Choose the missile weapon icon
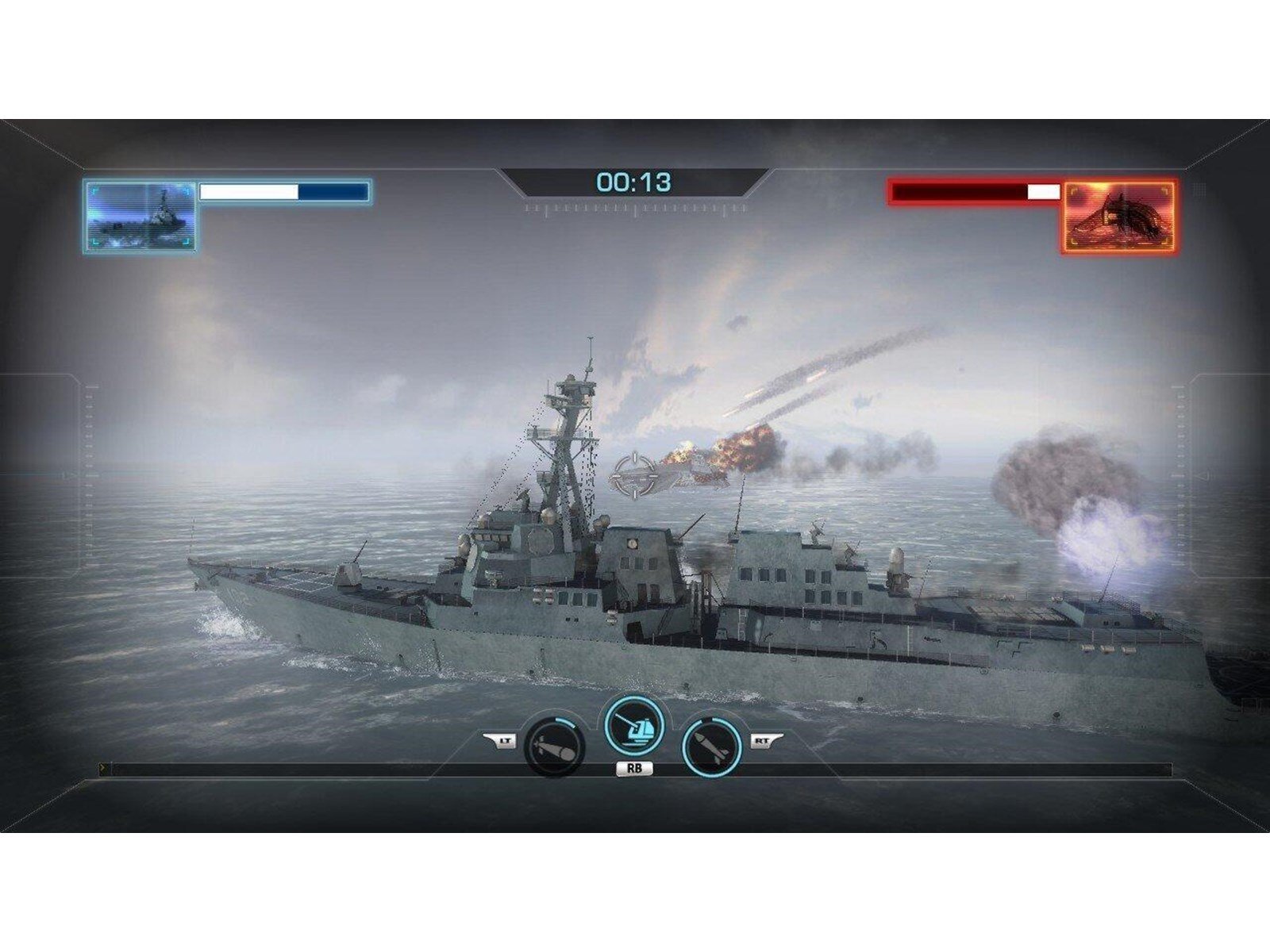 tap(712, 746)
